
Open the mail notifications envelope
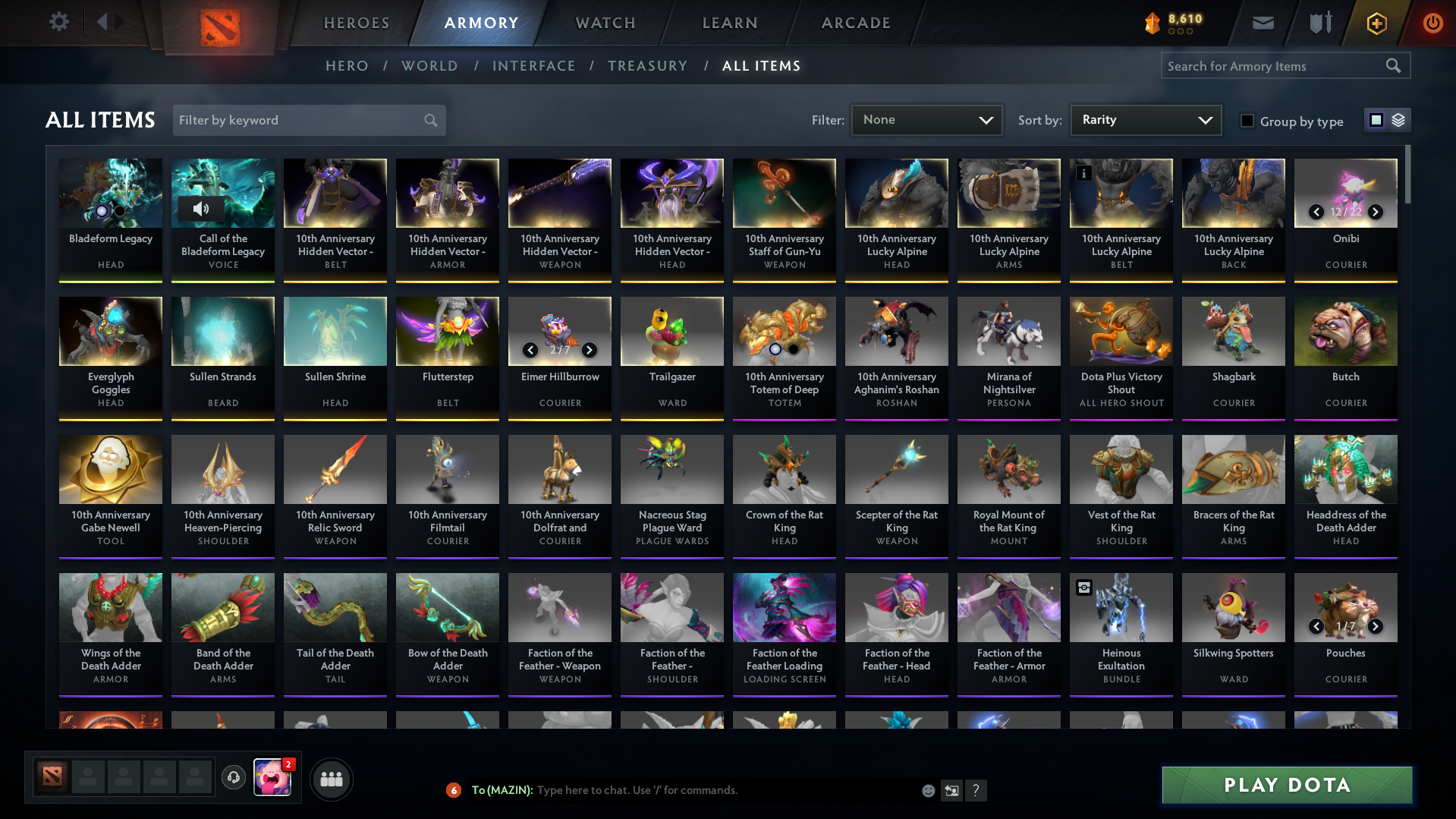coord(1262,22)
